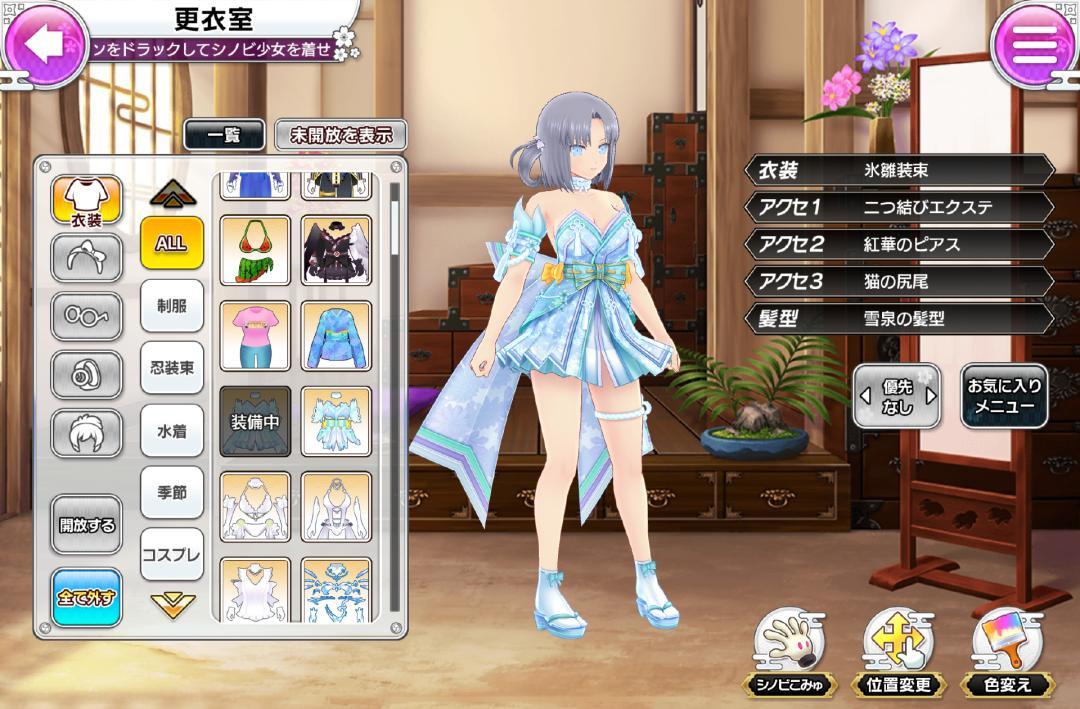Open 色変え color change
Image resolution: width=1080 pixels, height=709 pixels.
tap(1007, 652)
